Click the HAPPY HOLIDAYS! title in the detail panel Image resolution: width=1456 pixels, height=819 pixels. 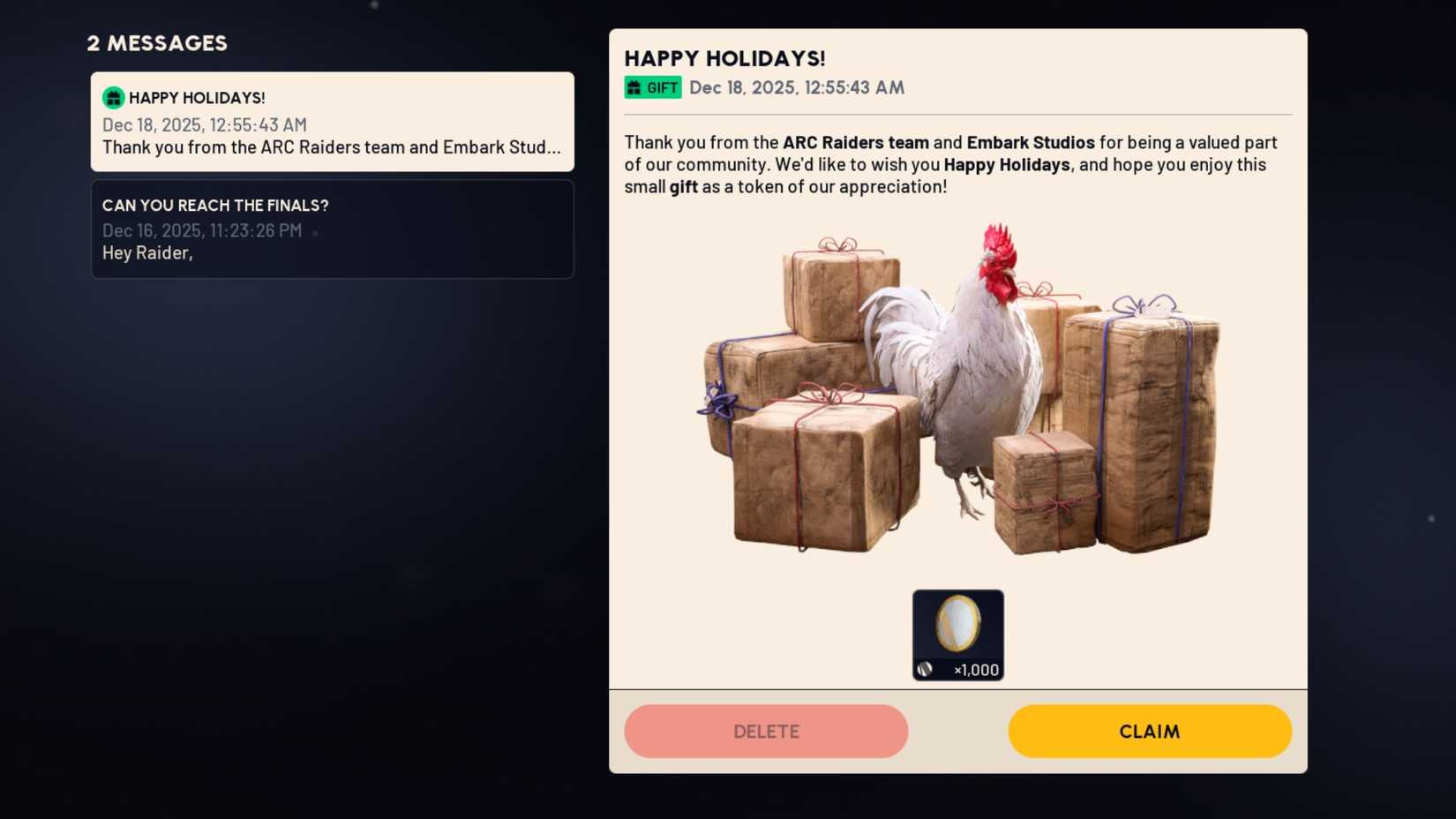click(724, 58)
